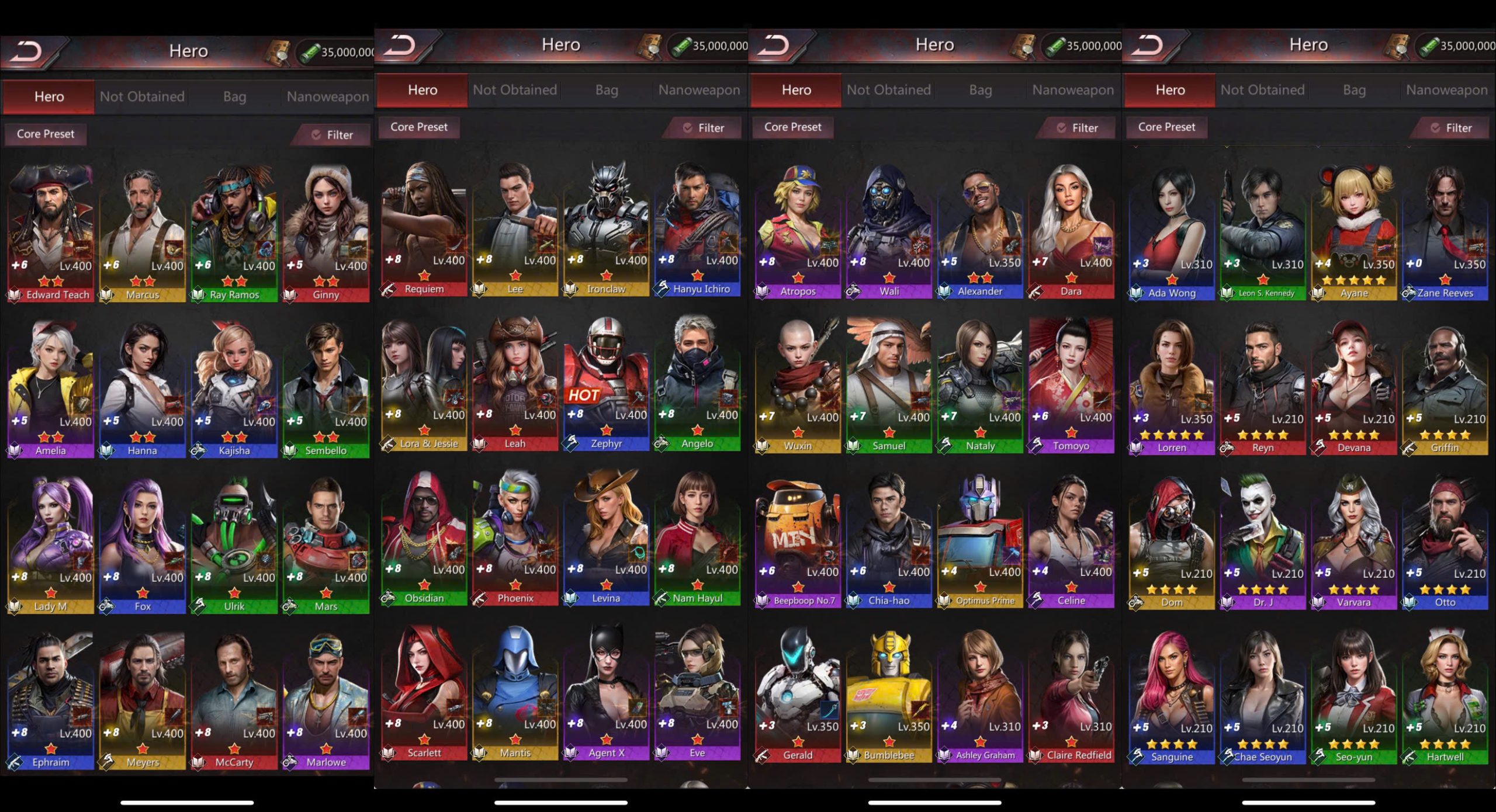The height and width of the screenshot is (812, 1496).
Task: Choose Ironclaw from the hero roster
Action: click(x=606, y=229)
